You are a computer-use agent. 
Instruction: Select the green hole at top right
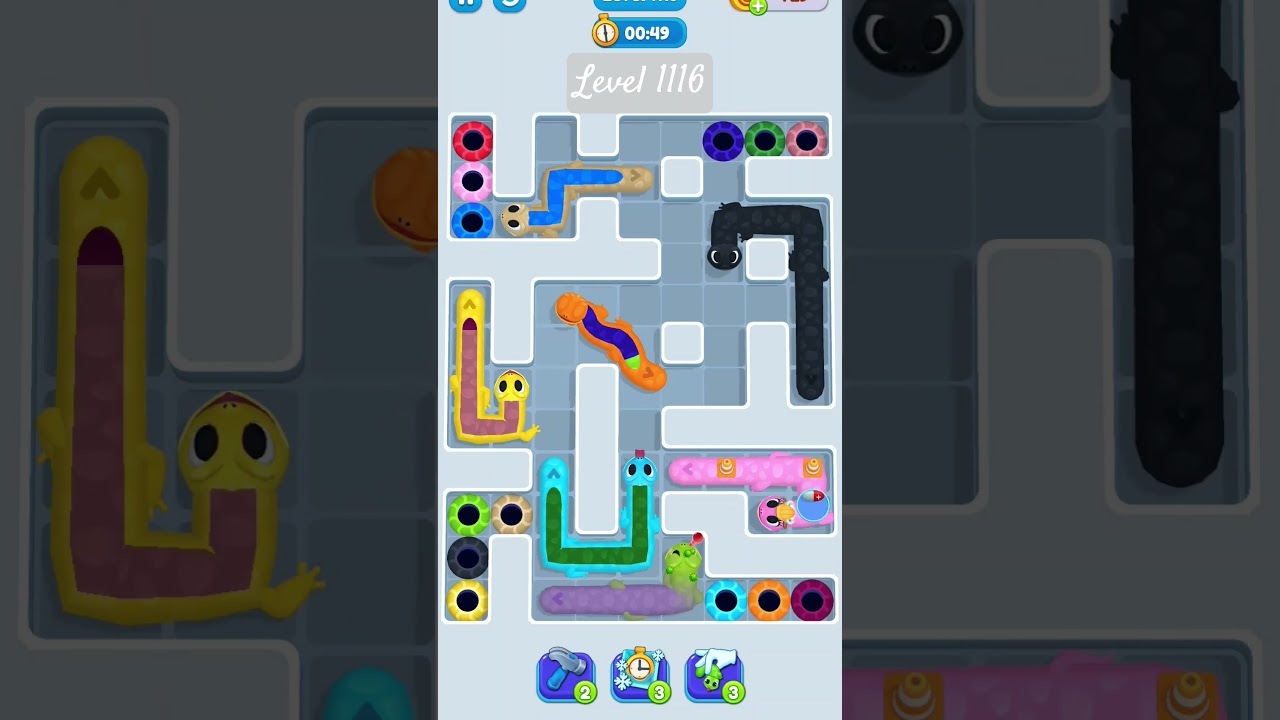[765, 141]
